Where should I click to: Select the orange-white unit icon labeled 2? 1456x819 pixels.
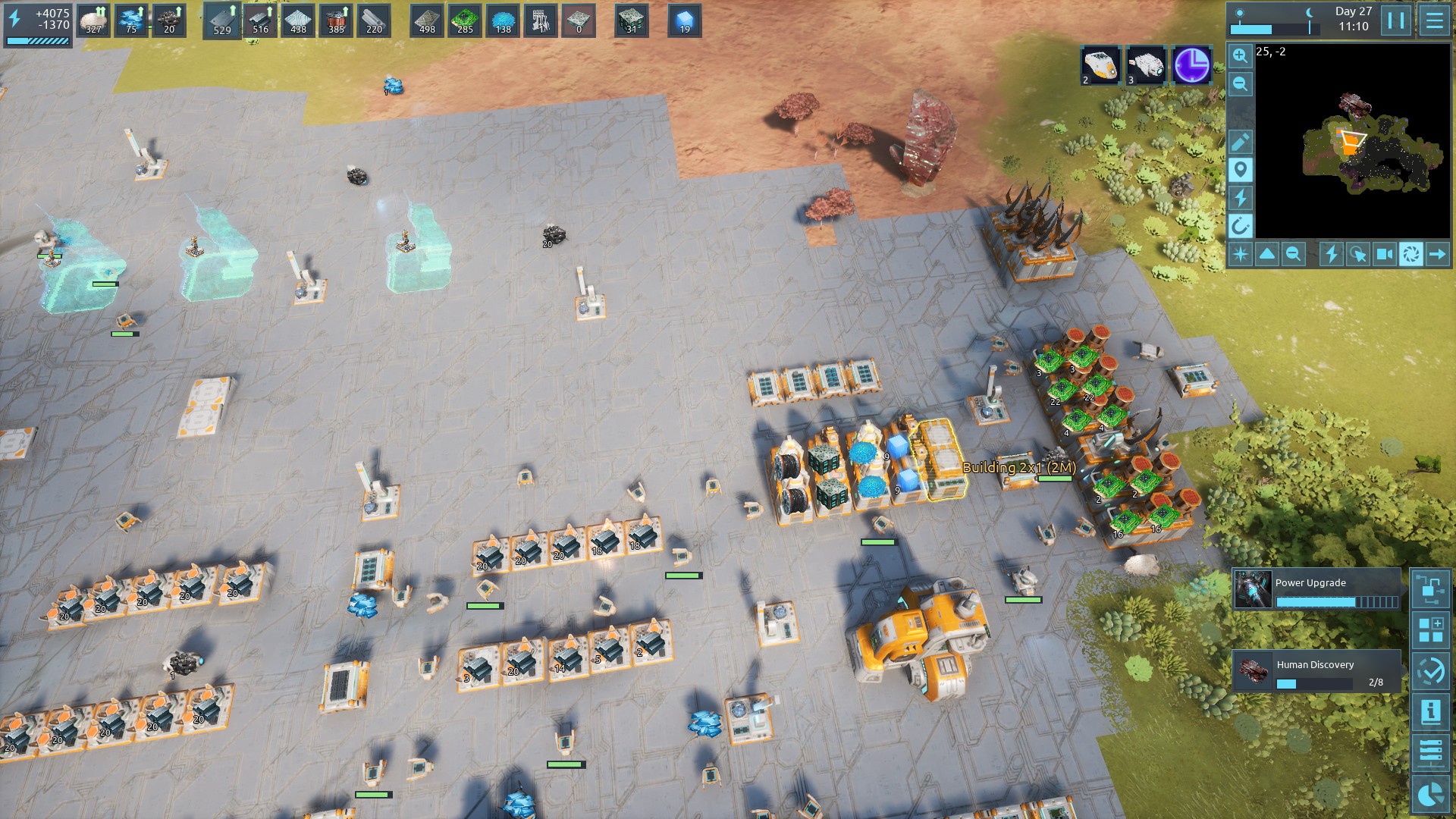tap(1100, 65)
